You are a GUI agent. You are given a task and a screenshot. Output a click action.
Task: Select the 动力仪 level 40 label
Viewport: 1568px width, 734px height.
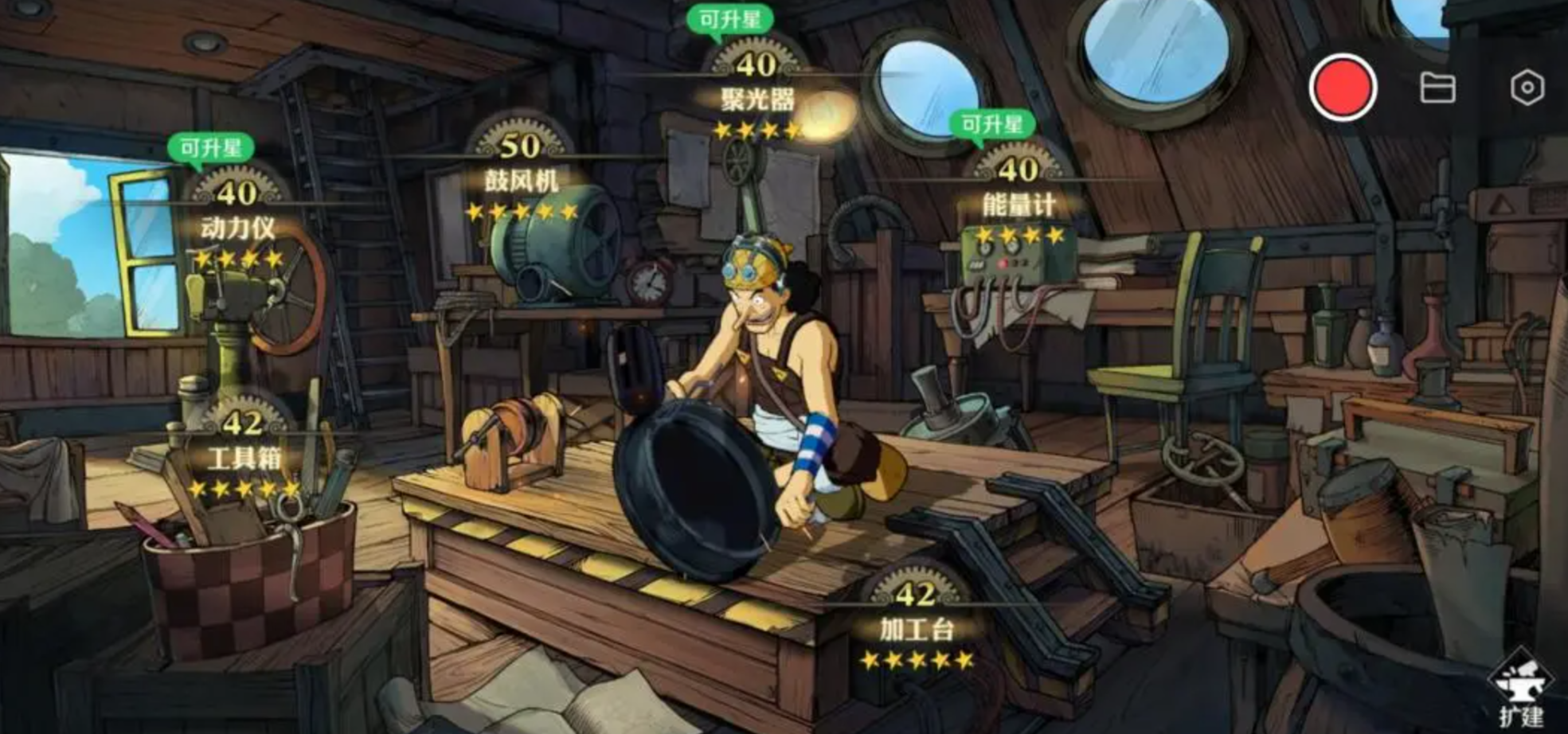pyautogui.click(x=237, y=227)
